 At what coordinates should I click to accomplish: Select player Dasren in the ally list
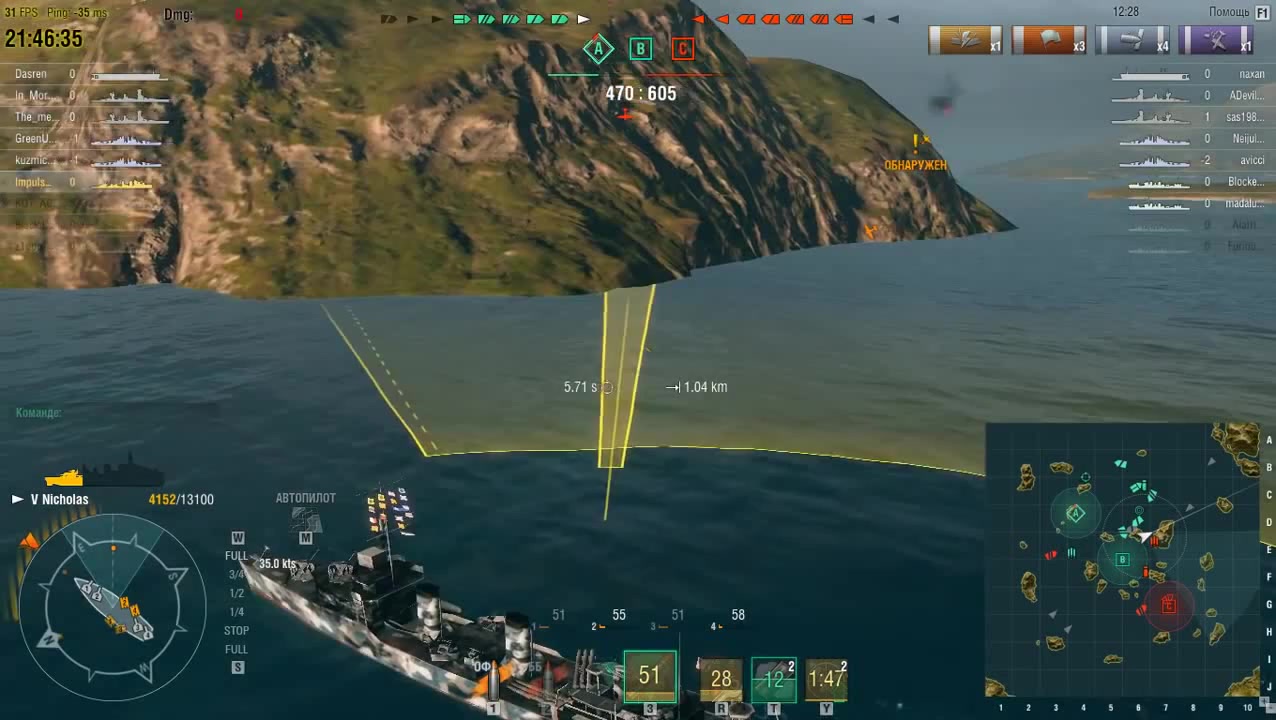tap(31, 74)
